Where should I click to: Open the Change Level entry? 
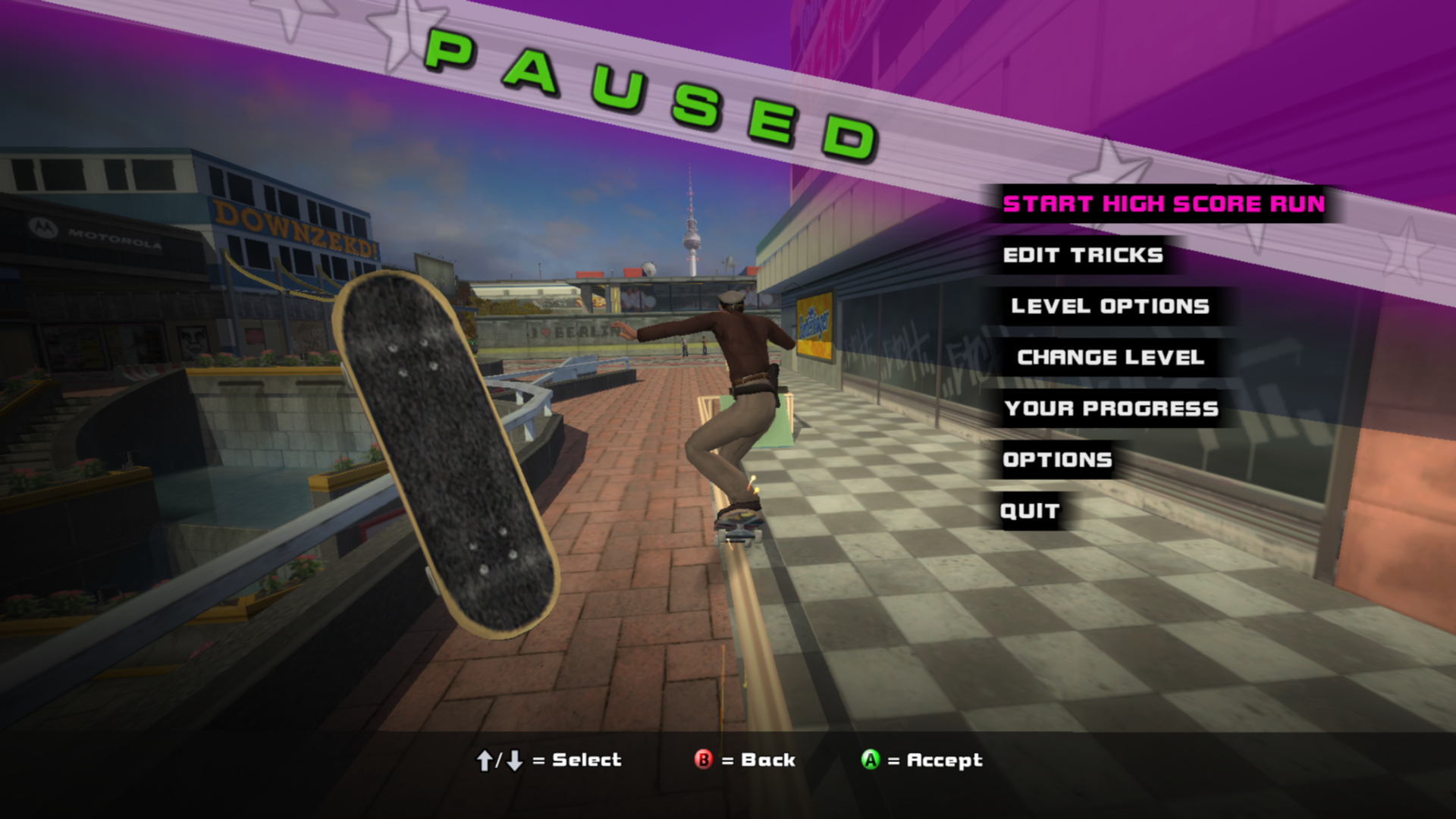[x=1110, y=357]
